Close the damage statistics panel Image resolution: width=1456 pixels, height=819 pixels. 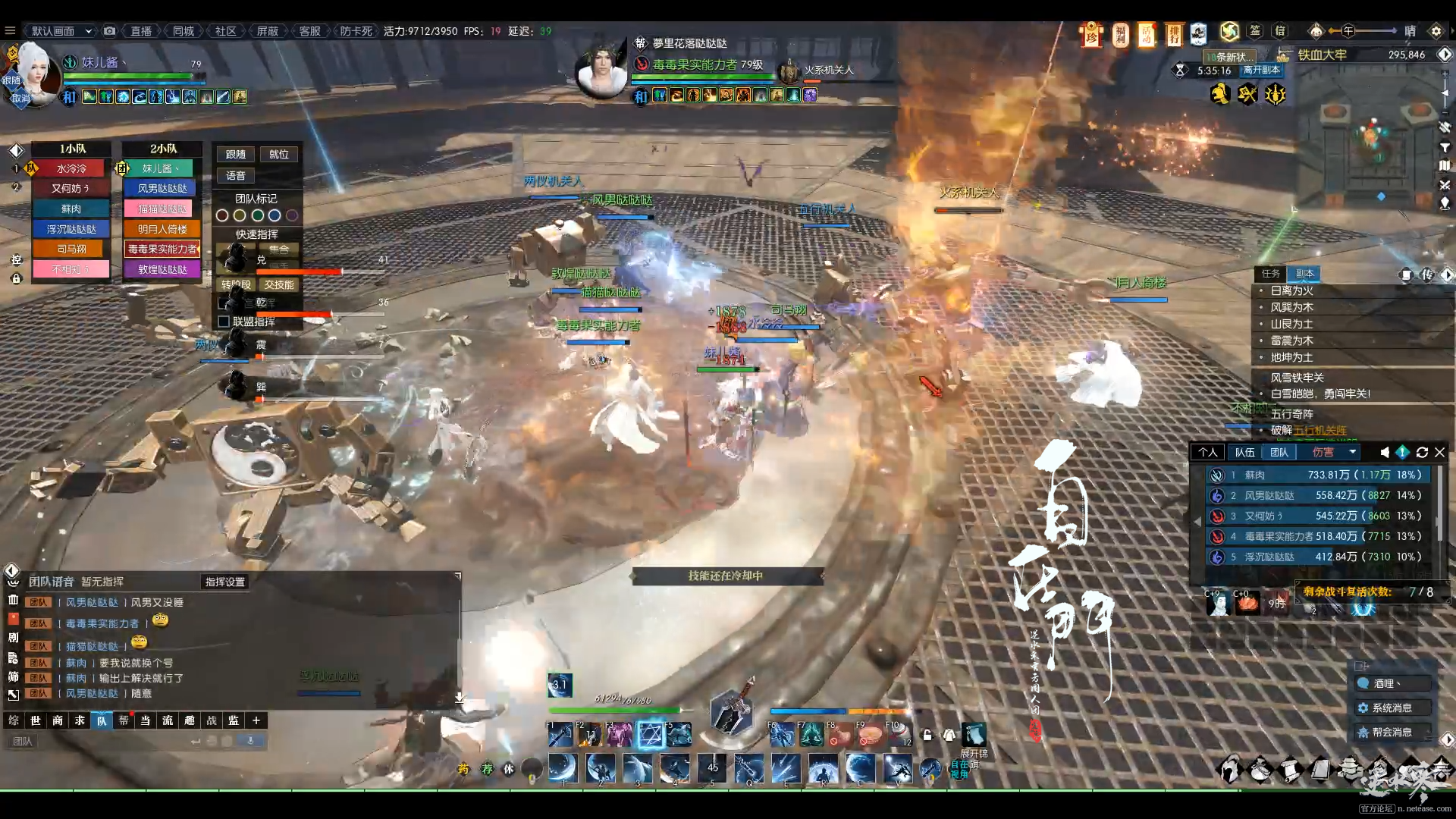click(x=1439, y=452)
